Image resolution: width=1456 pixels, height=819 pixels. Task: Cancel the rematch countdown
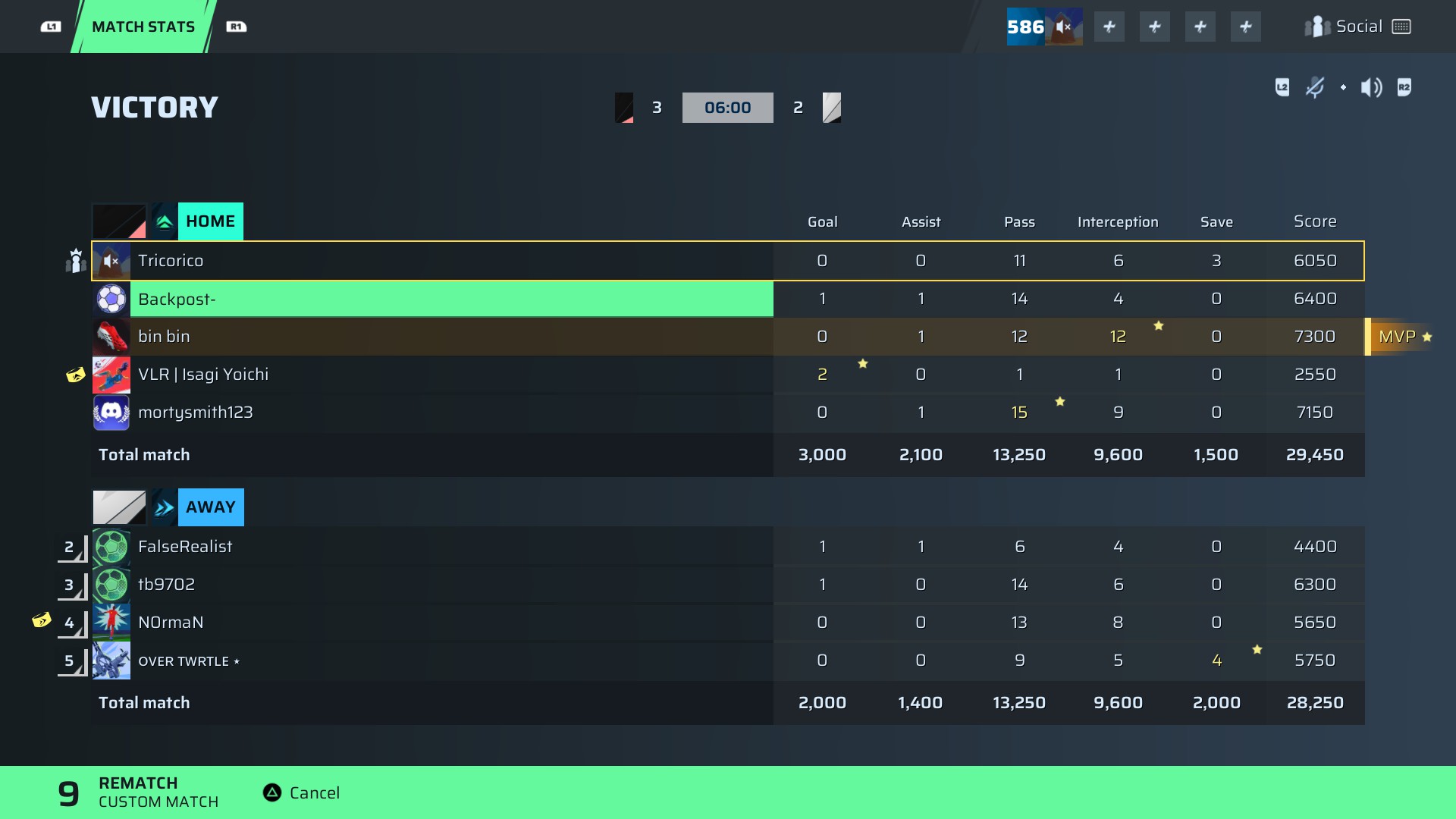pos(301,792)
